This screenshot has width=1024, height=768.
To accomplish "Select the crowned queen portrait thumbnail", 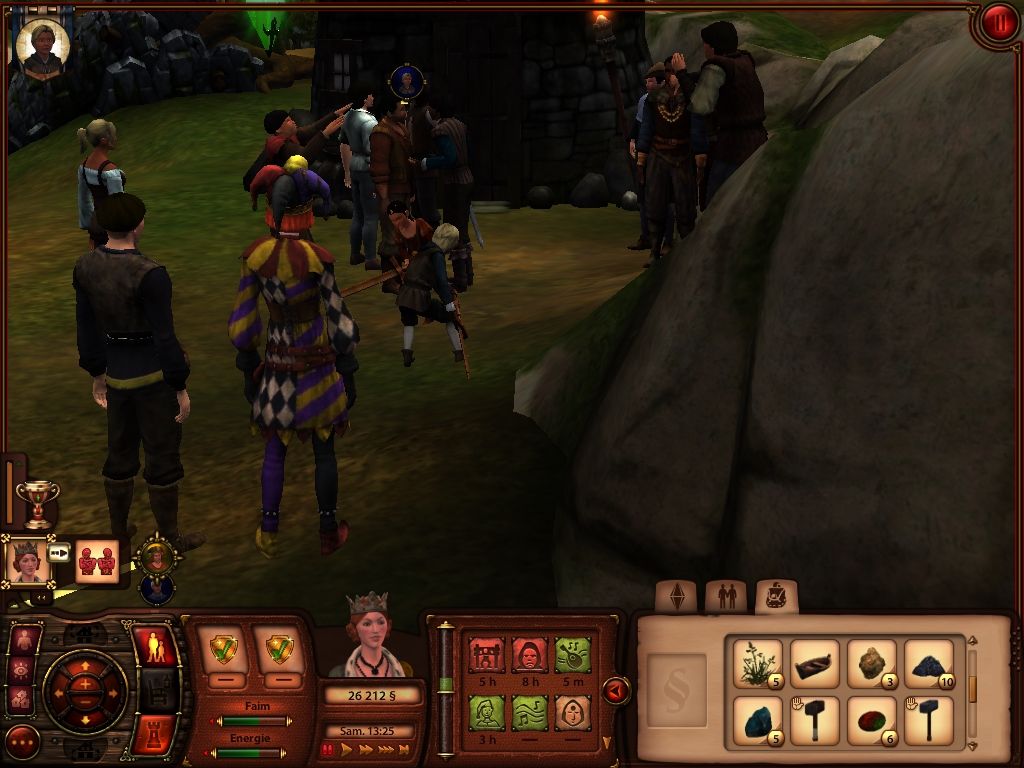I will pos(27,561).
